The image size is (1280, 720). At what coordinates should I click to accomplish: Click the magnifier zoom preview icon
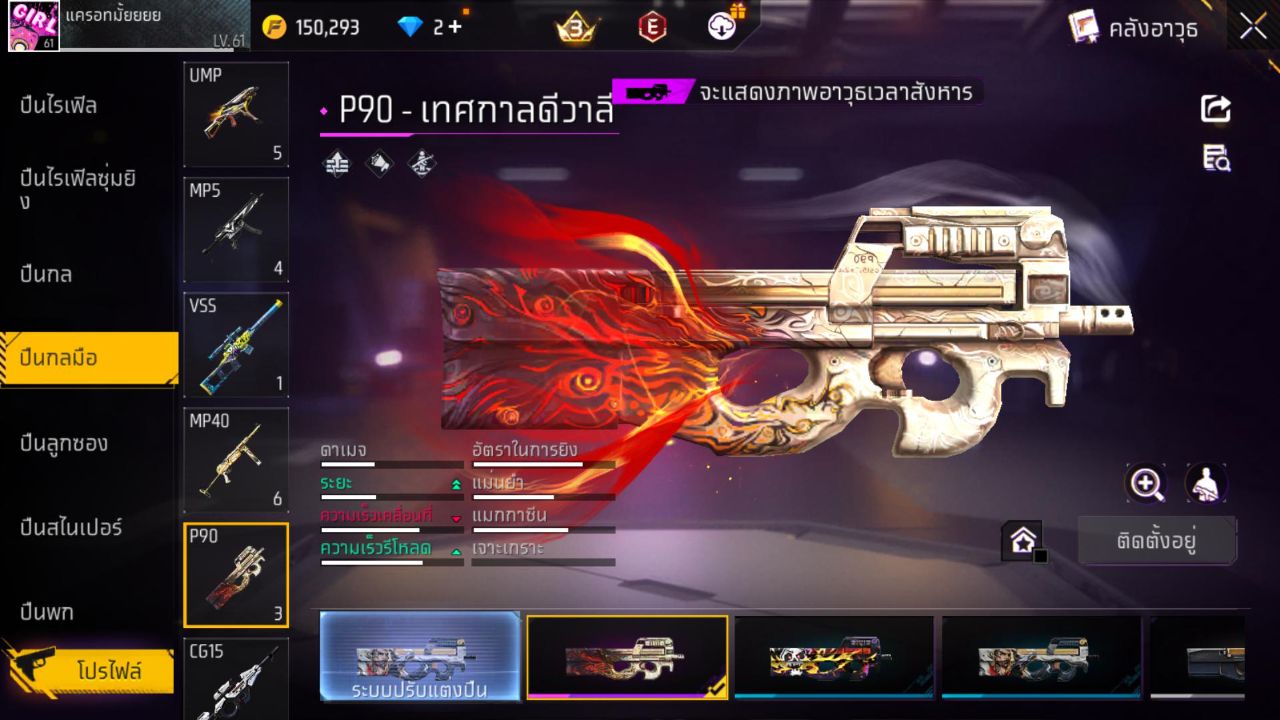[1146, 482]
